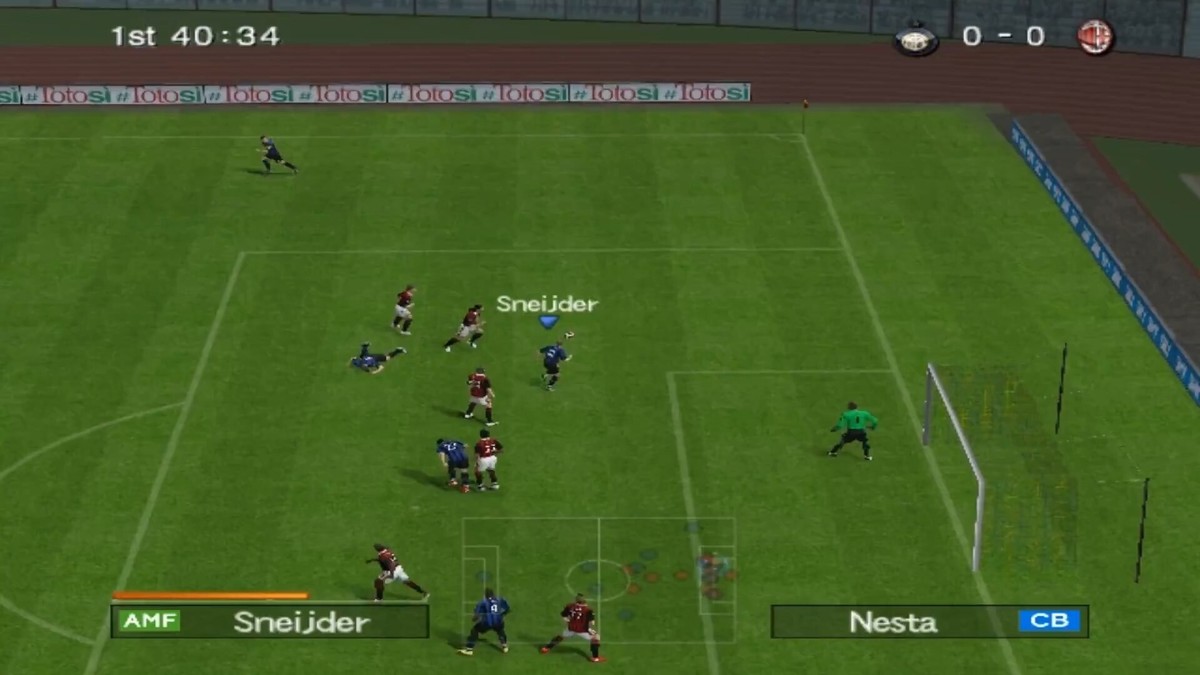Image resolution: width=1200 pixels, height=675 pixels.
Task: Click the blue cursor marker above Sneijder
Action: tap(547, 322)
